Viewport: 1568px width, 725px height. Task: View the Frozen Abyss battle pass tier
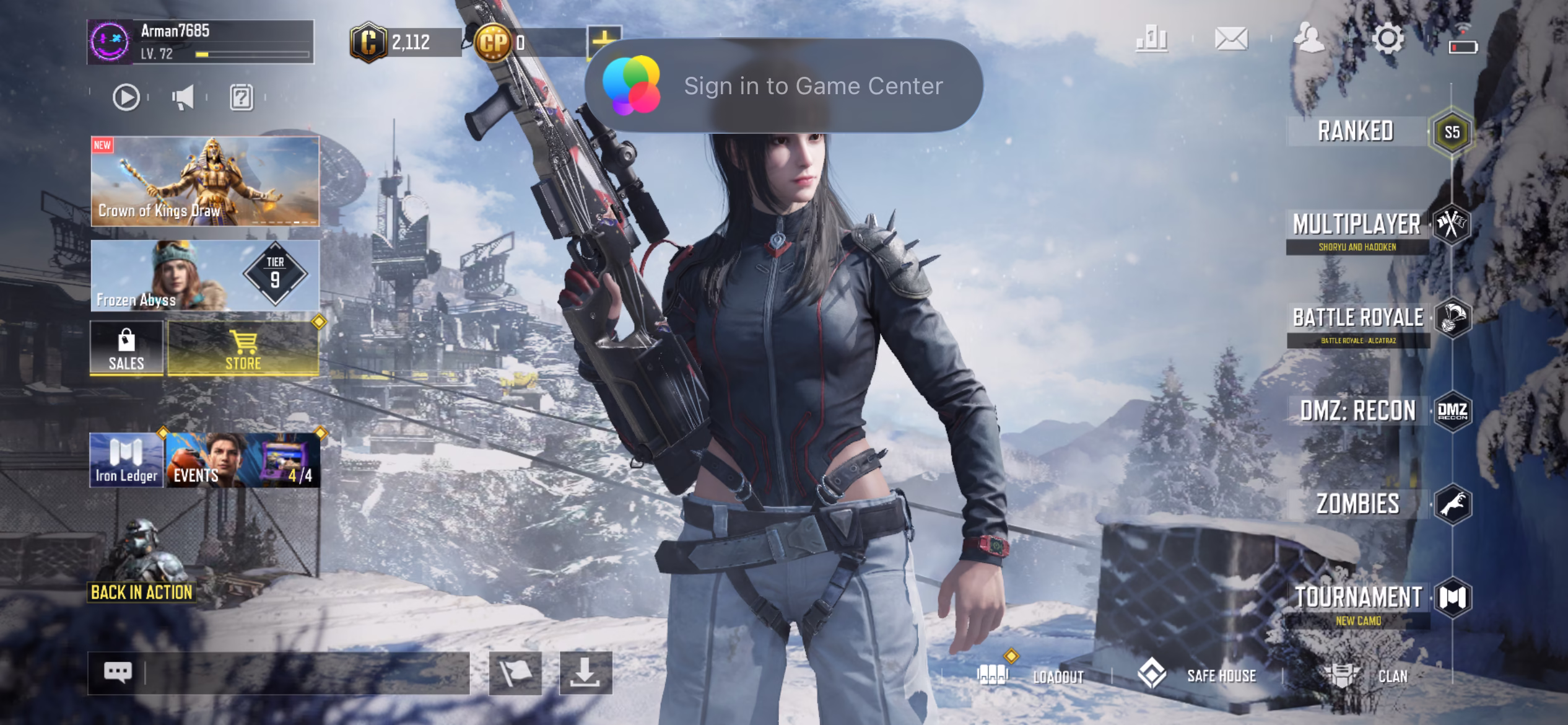(x=205, y=276)
